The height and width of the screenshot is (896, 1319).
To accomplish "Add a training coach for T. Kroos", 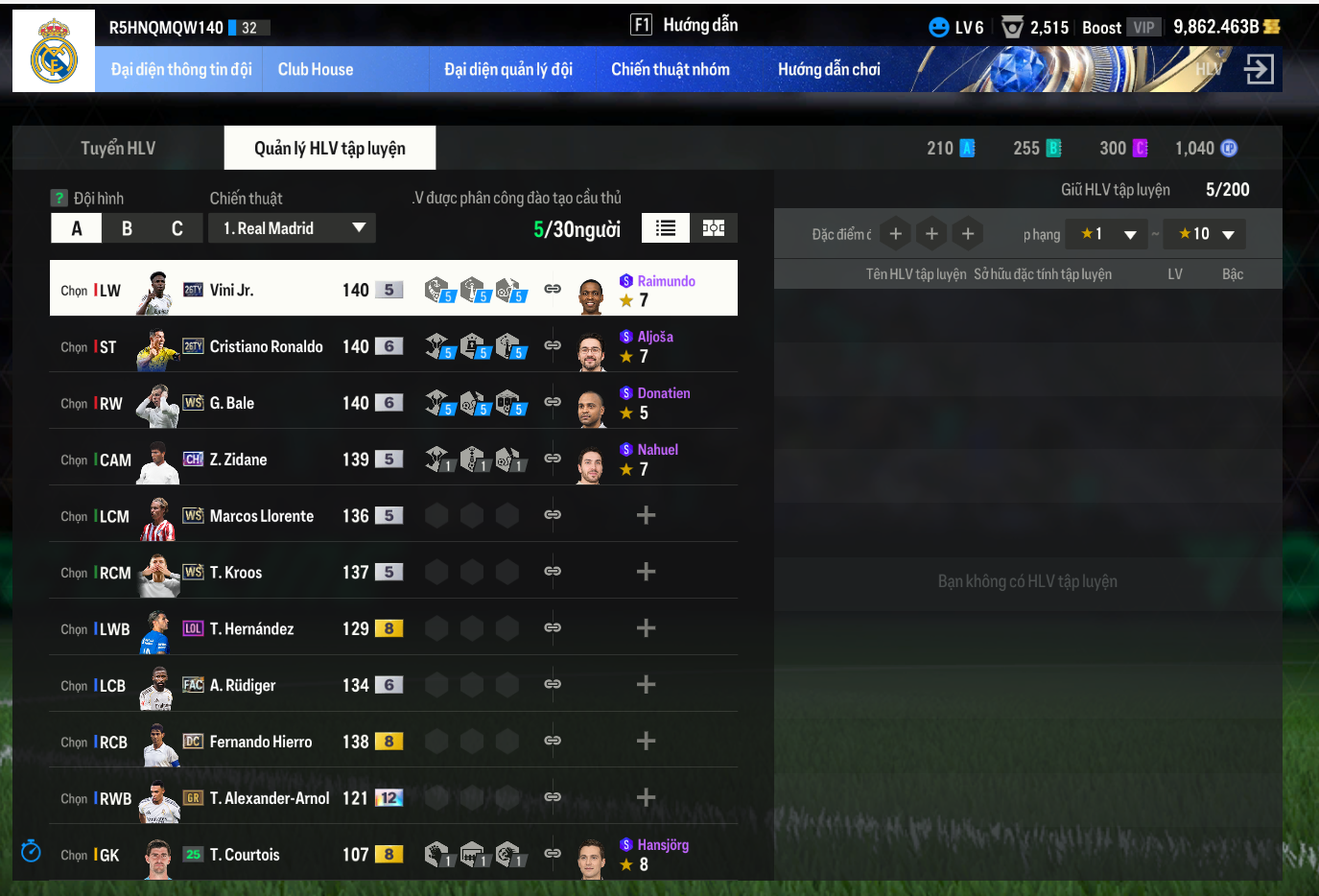I will pyautogui.click(x=646, y=573).
